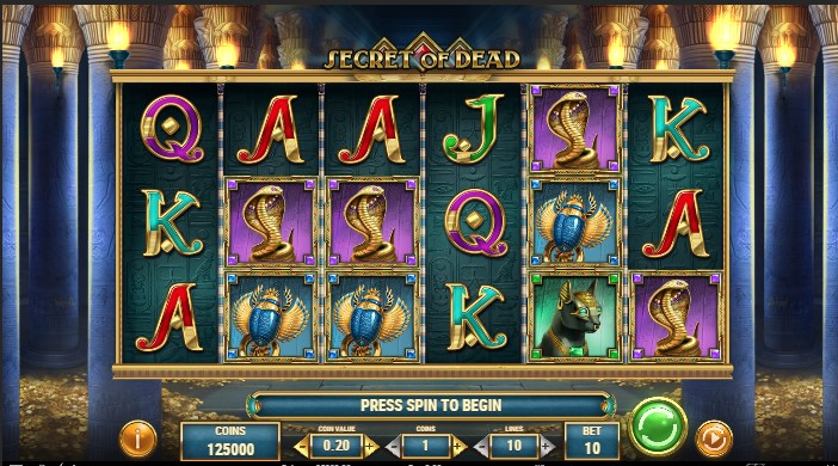Screen dimensions: 838x466
Task: Open the orange info paytable button
Action: click(x=138, y=439)
